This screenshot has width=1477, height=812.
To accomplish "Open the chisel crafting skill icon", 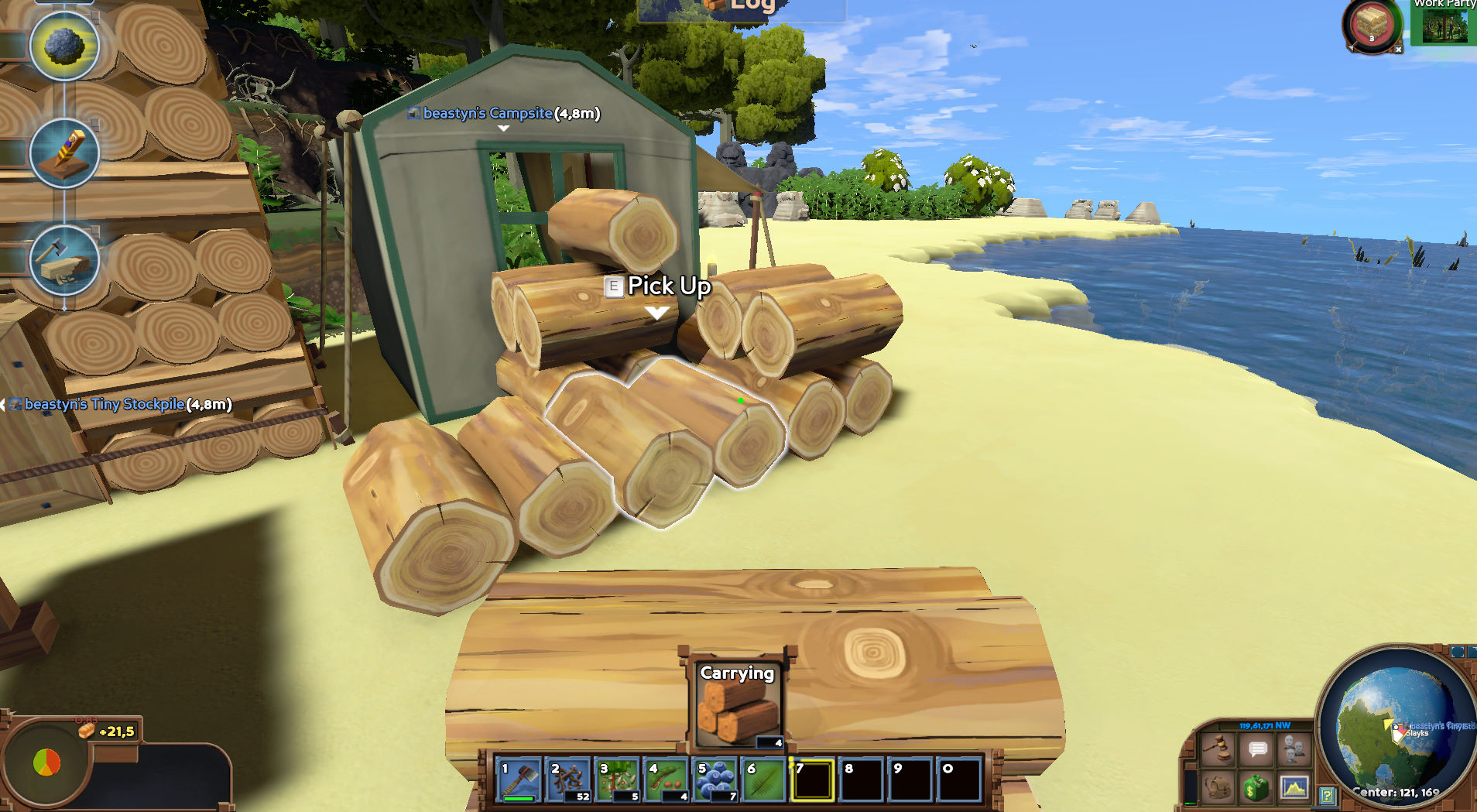I will point(65,155).
